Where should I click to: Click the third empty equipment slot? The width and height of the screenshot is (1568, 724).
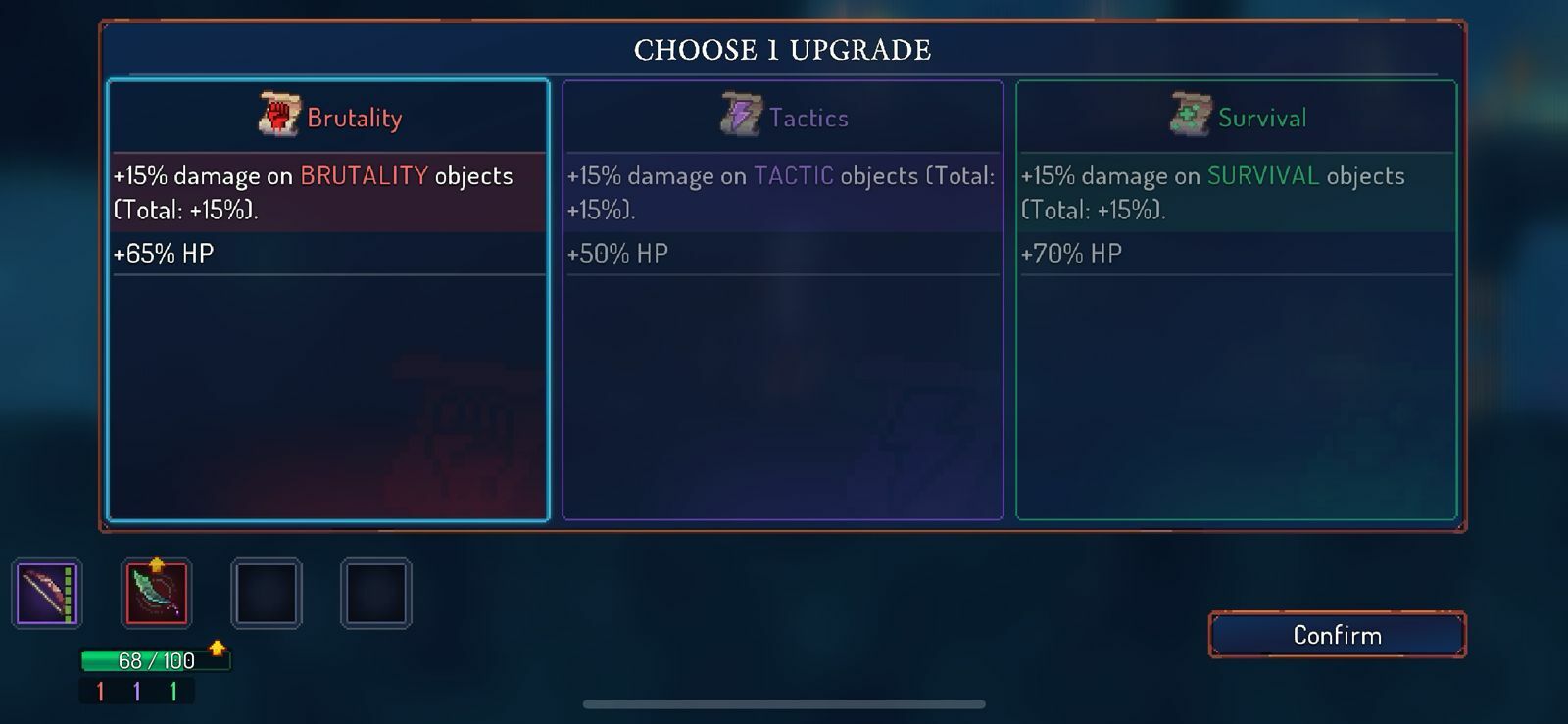pyautogui.click(x=268, y=593)
